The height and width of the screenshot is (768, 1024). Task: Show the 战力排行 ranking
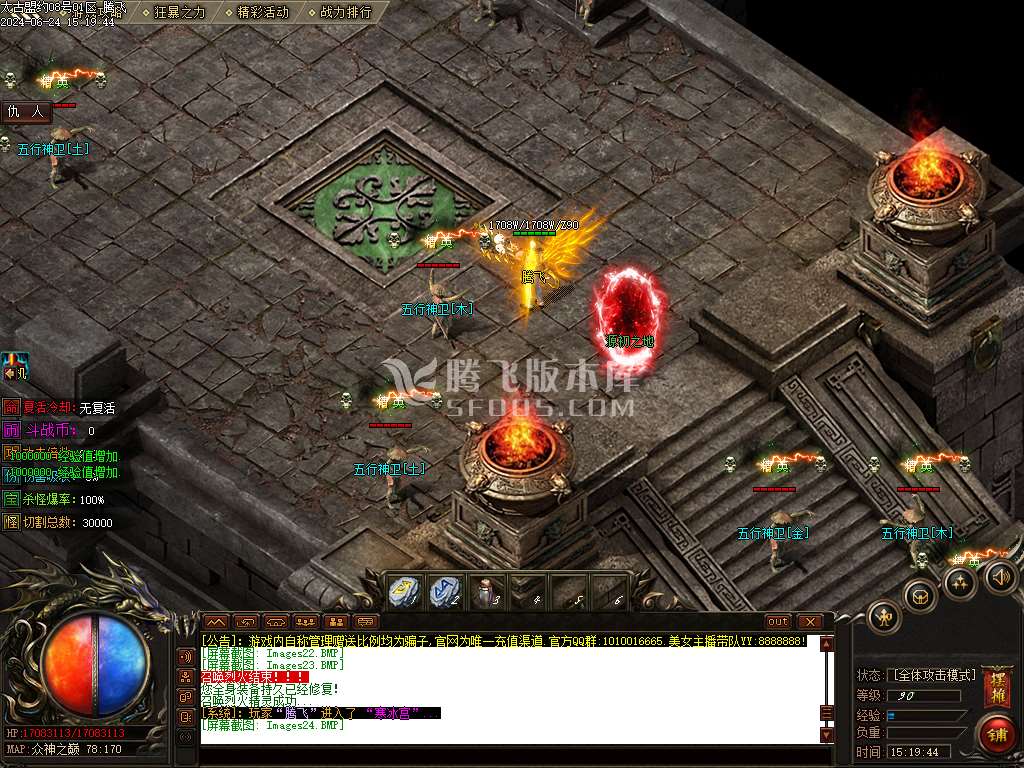pos(345,12)
